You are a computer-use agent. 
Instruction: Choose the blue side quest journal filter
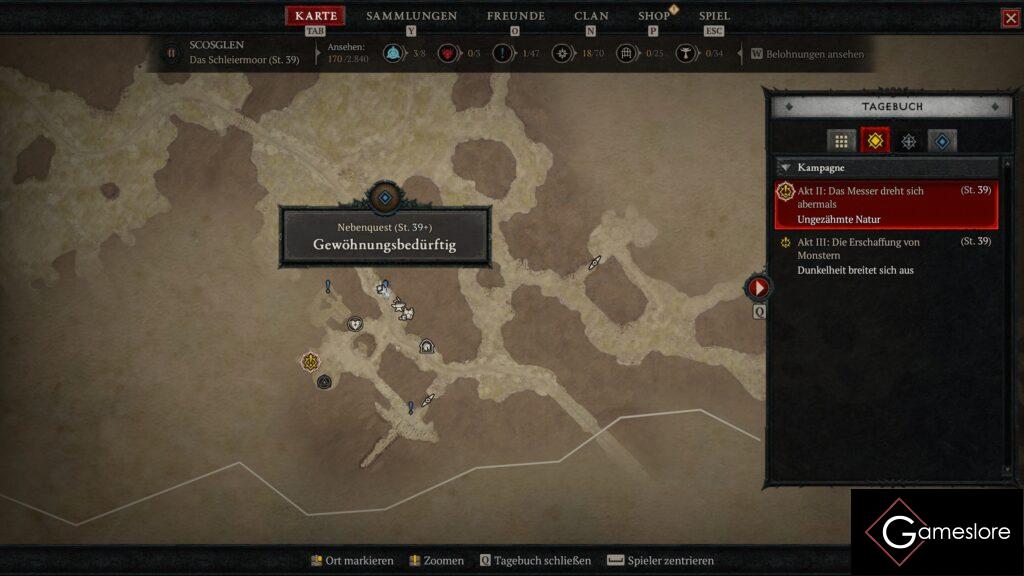(x=942, y=141)
